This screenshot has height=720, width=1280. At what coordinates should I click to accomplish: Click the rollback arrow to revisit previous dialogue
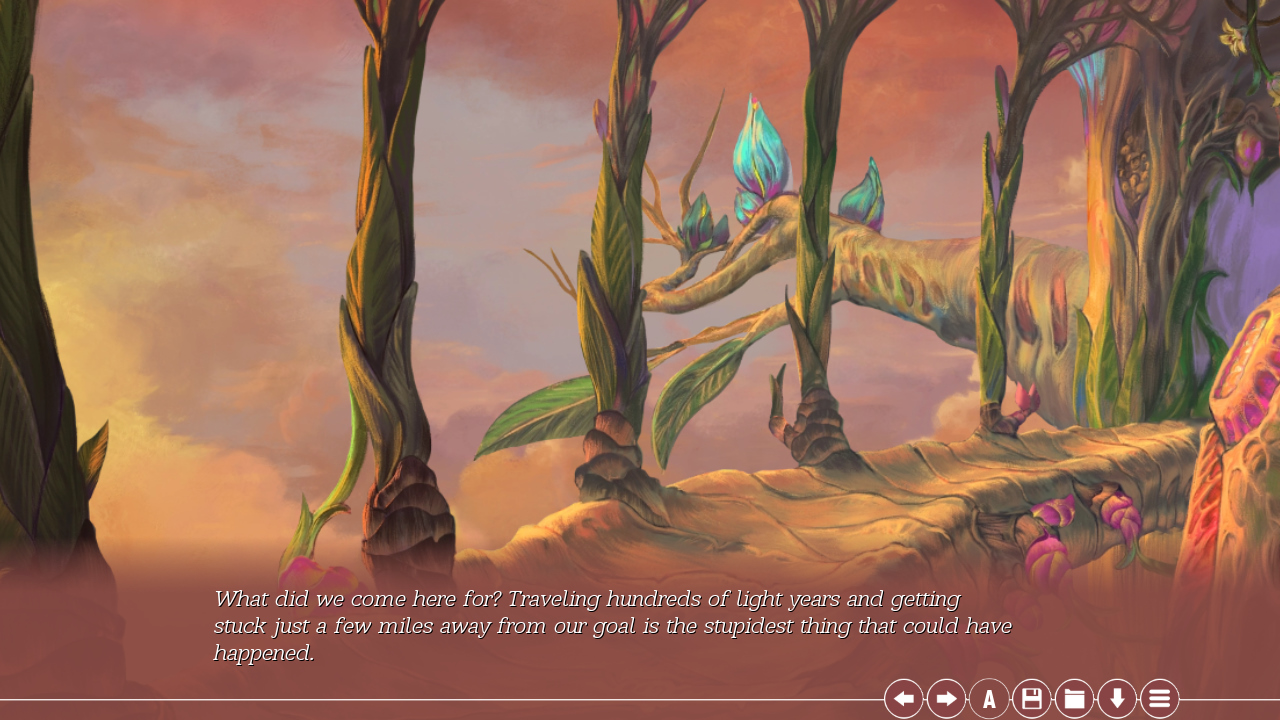(902, 697)
